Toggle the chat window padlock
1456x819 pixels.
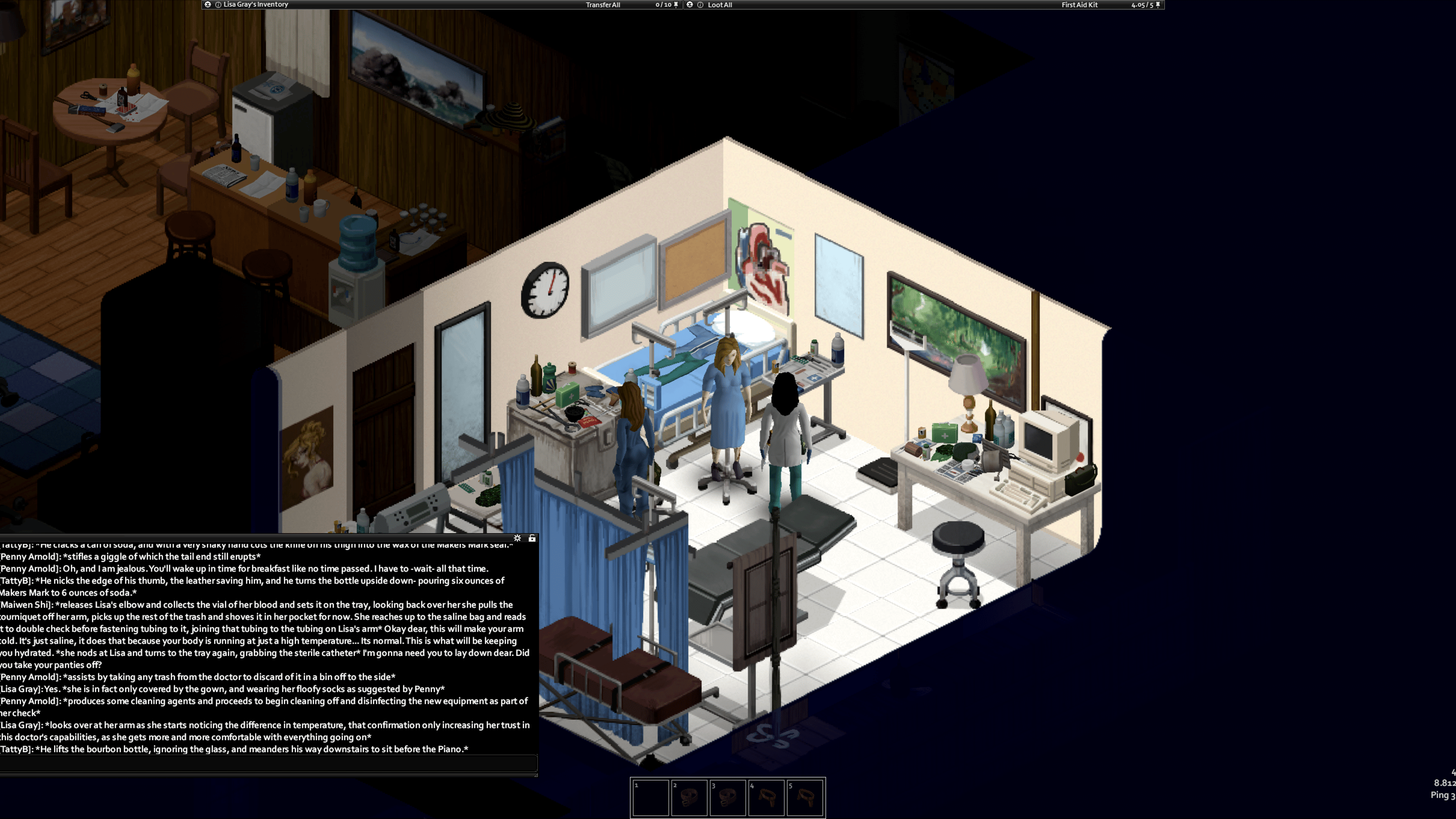click(532, 538)
